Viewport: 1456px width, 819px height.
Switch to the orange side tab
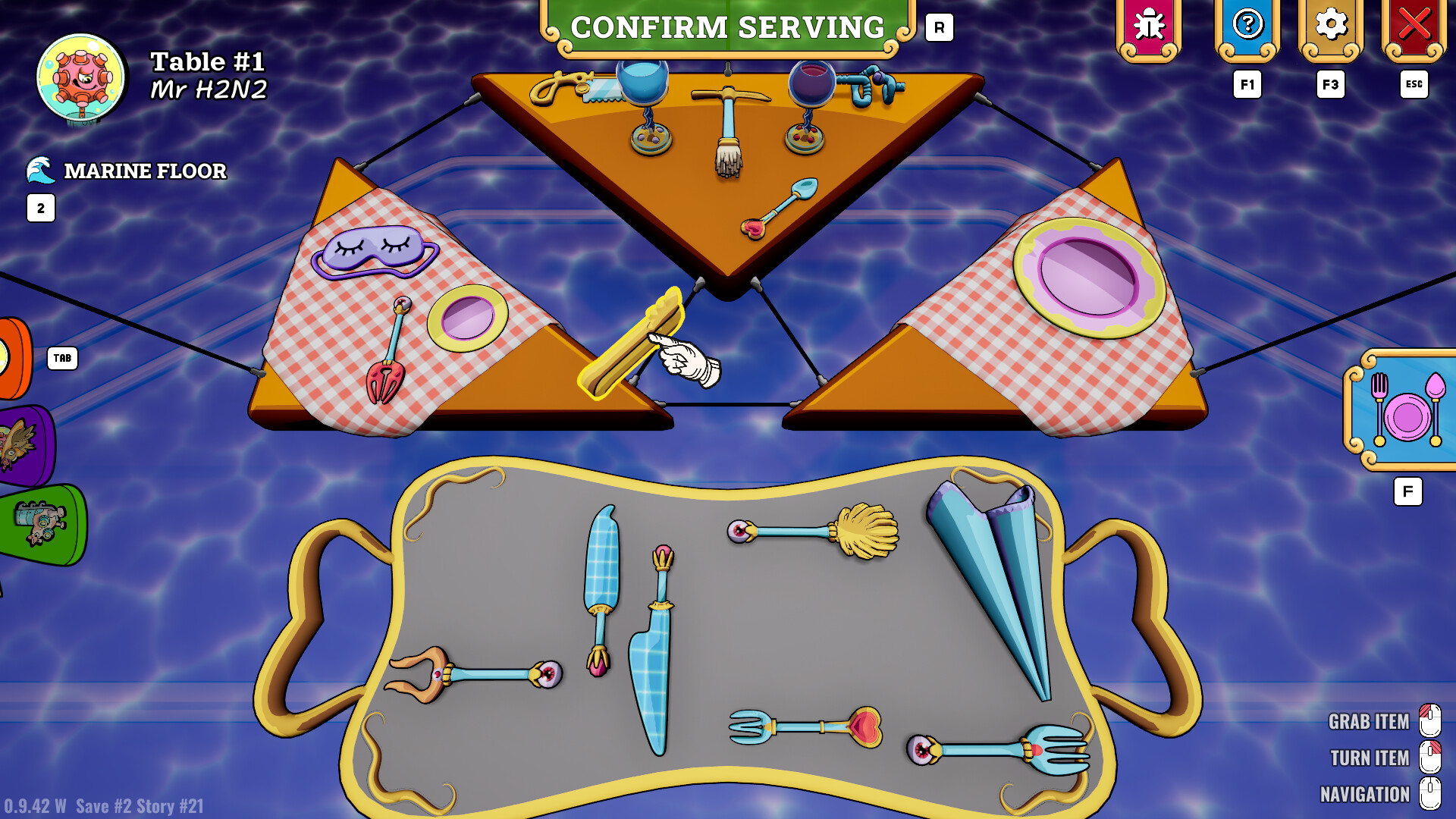14,358
